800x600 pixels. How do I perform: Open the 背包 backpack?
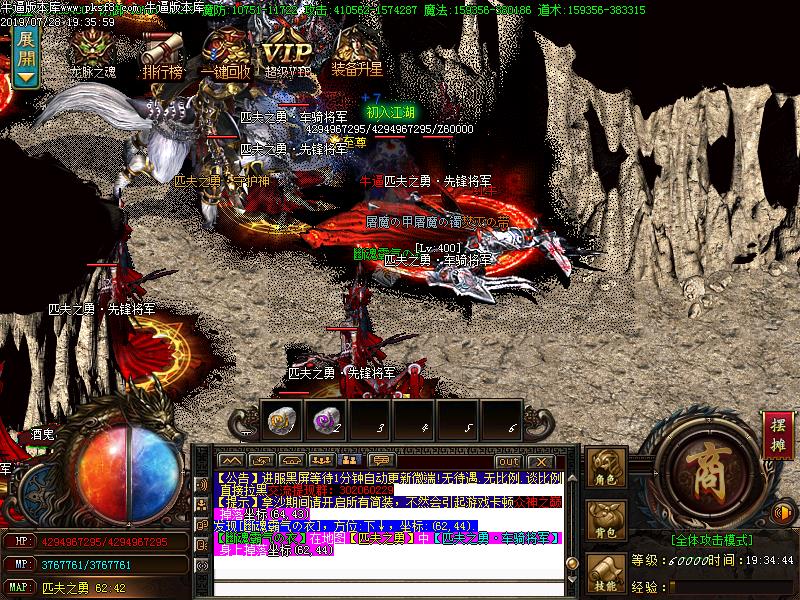pyautogui.click(x=605, y=522)
